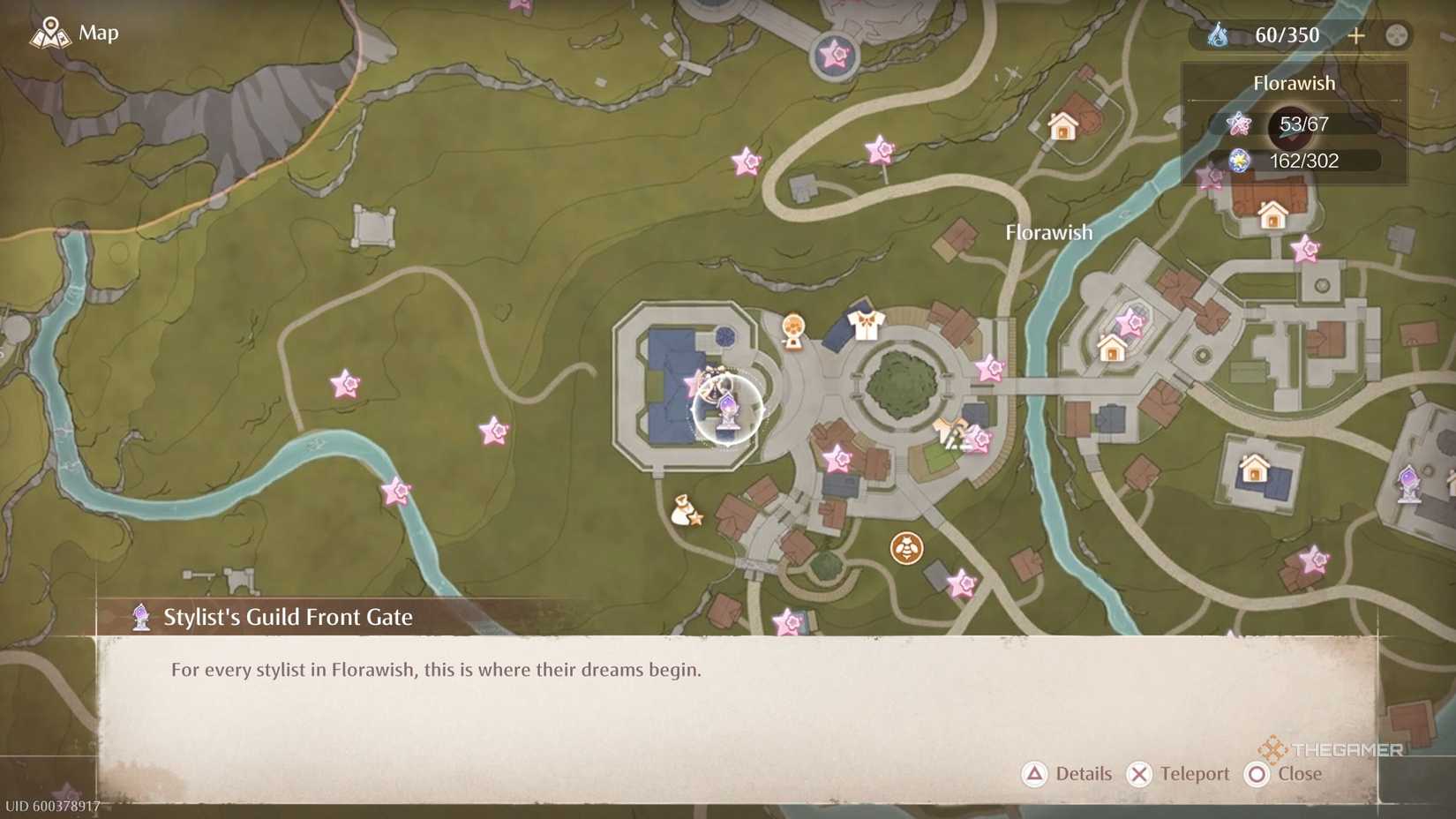Click the stamina droplet icon beside 60/350
The height and width of the screenshot is (819, 1456).
point(1216,35)
